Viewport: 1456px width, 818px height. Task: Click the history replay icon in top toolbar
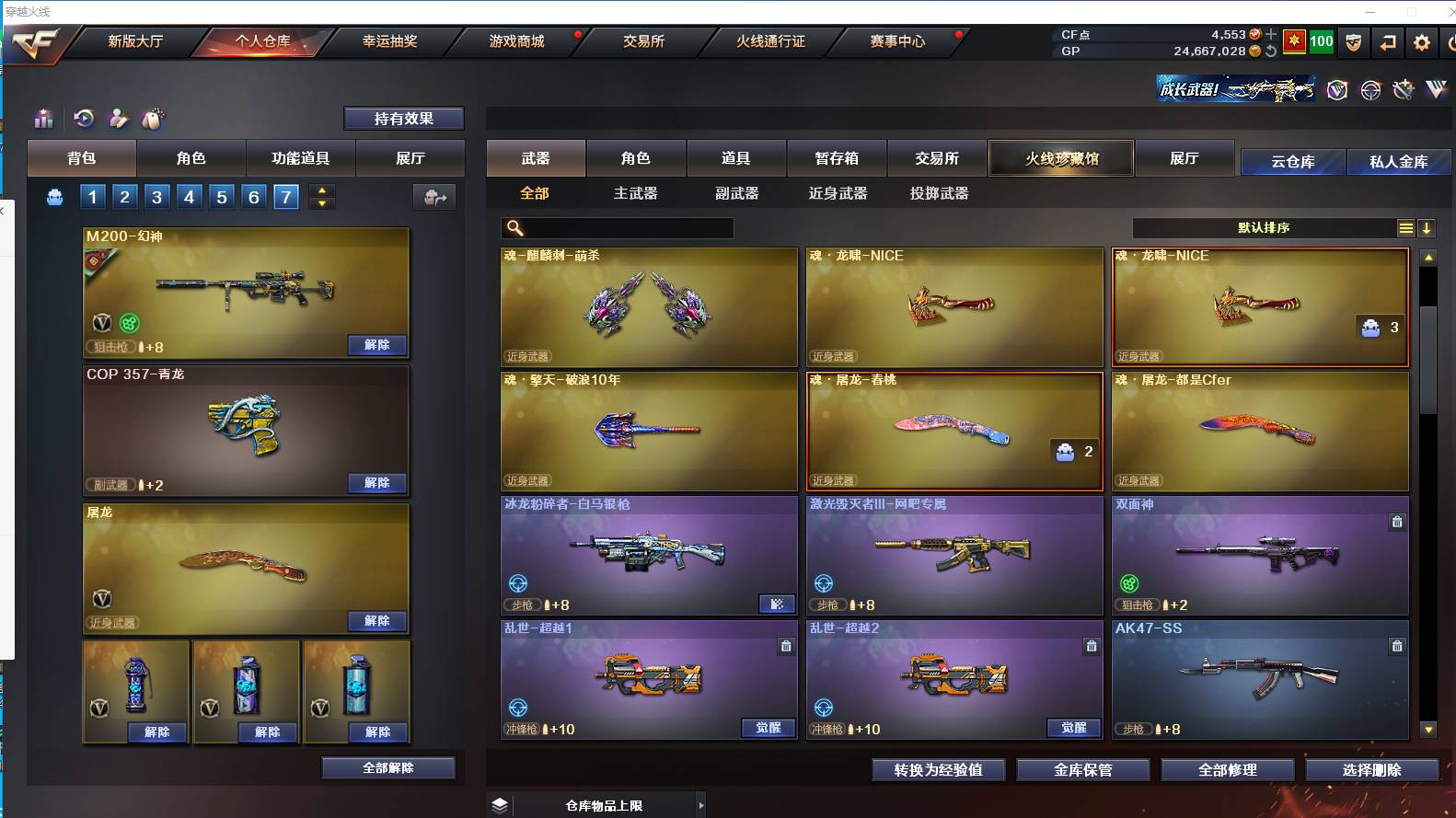point(84,119)
